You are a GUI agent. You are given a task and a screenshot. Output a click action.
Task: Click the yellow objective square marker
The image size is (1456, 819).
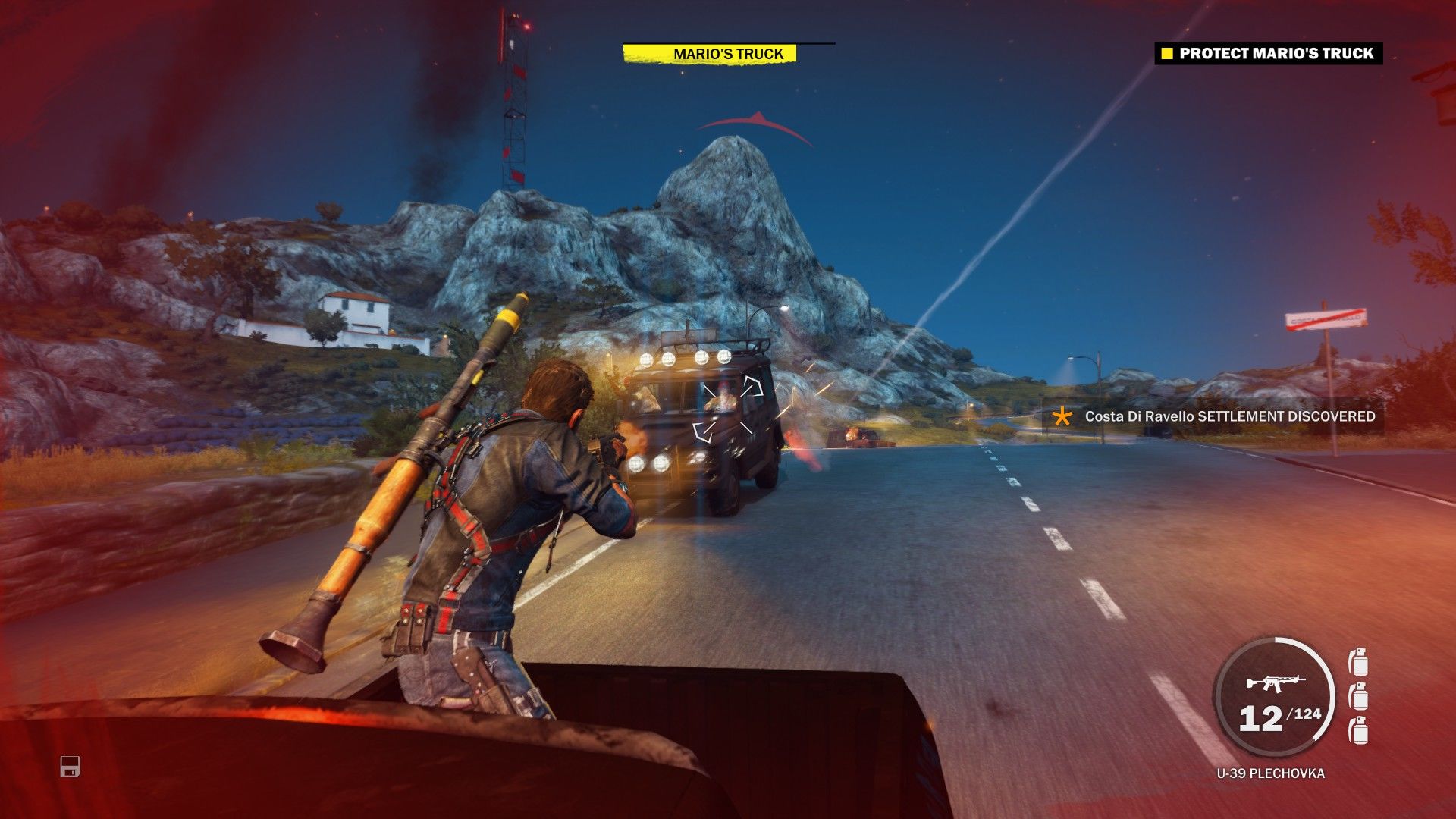[1166, 54]
